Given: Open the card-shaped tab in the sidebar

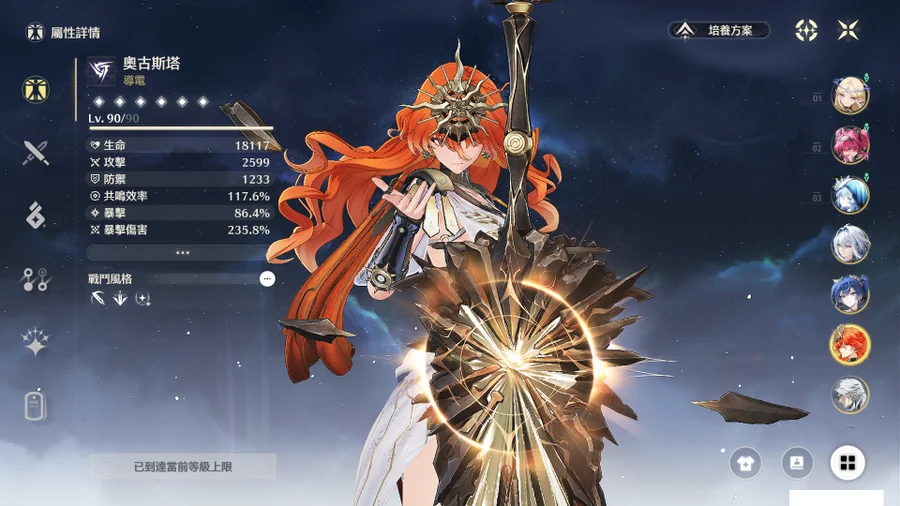Looking at the screenshot, I should pyautogui.click(x=36, y=406).
